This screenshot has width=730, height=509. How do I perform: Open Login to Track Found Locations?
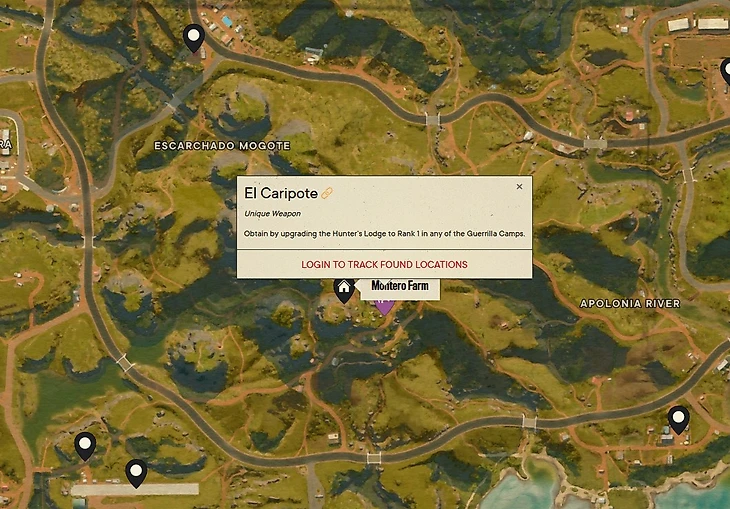[x=384, y=265]
